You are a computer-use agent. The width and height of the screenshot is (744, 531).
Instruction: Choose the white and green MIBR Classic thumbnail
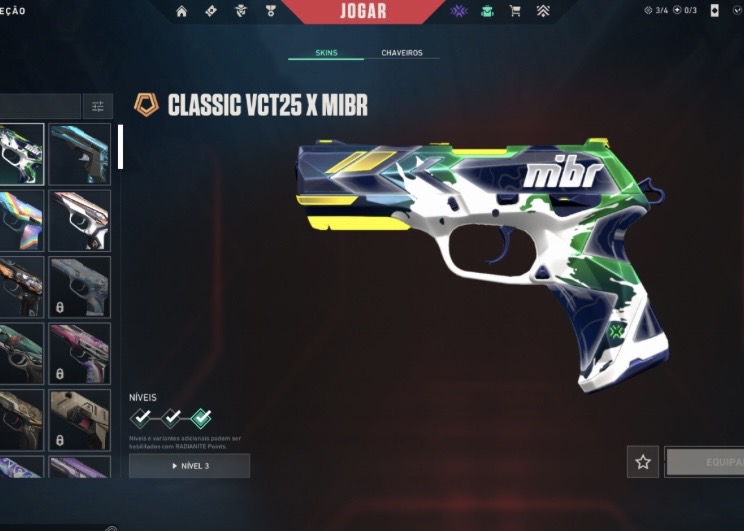coord(21,154)
